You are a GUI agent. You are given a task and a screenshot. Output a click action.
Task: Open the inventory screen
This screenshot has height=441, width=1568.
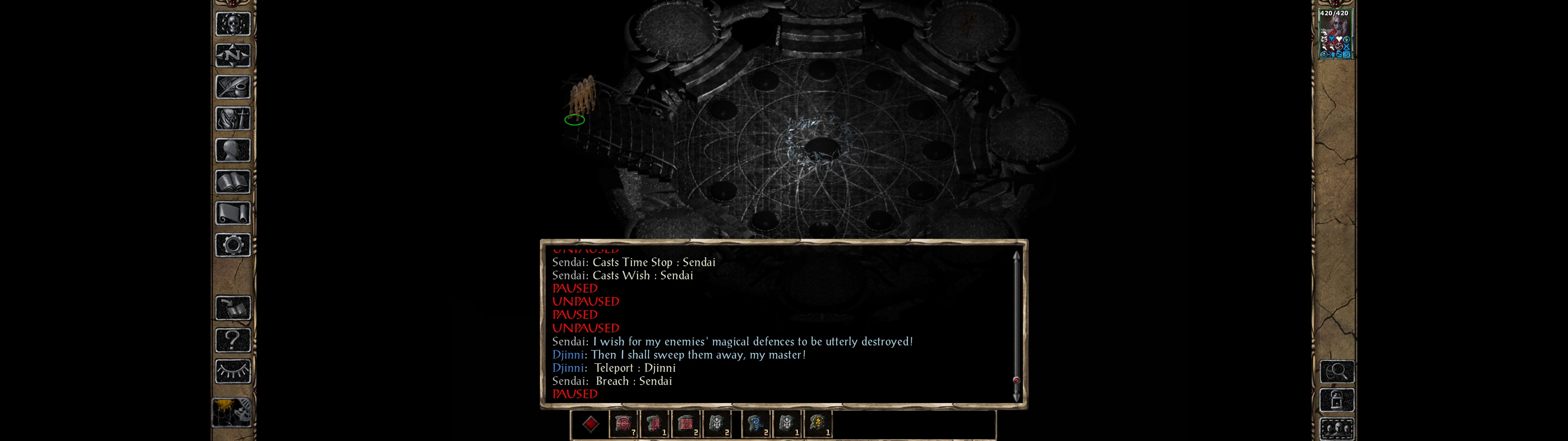click(x=232, y=118)
